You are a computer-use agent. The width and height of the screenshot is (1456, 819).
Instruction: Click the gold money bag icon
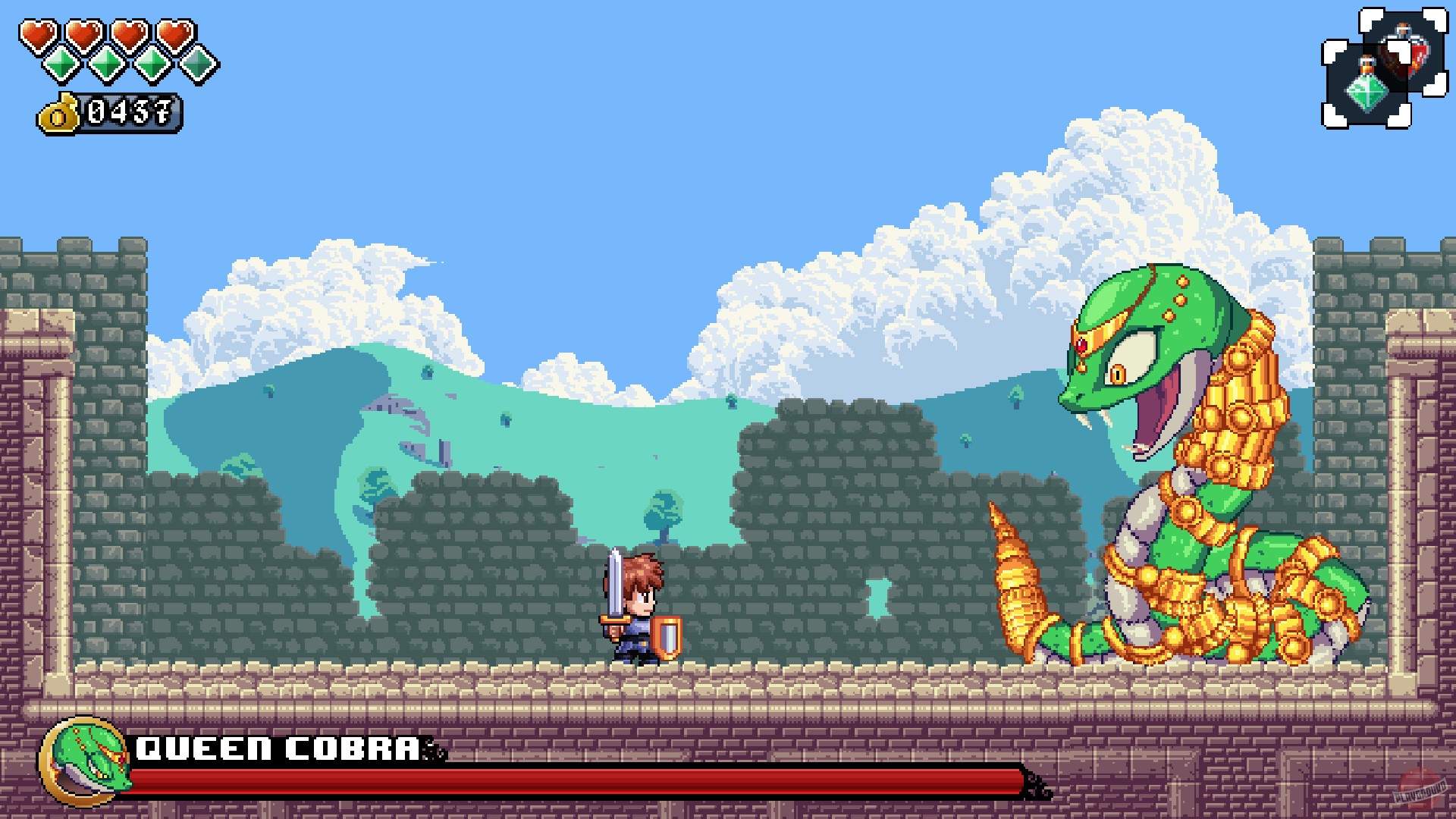click(59, 113)
